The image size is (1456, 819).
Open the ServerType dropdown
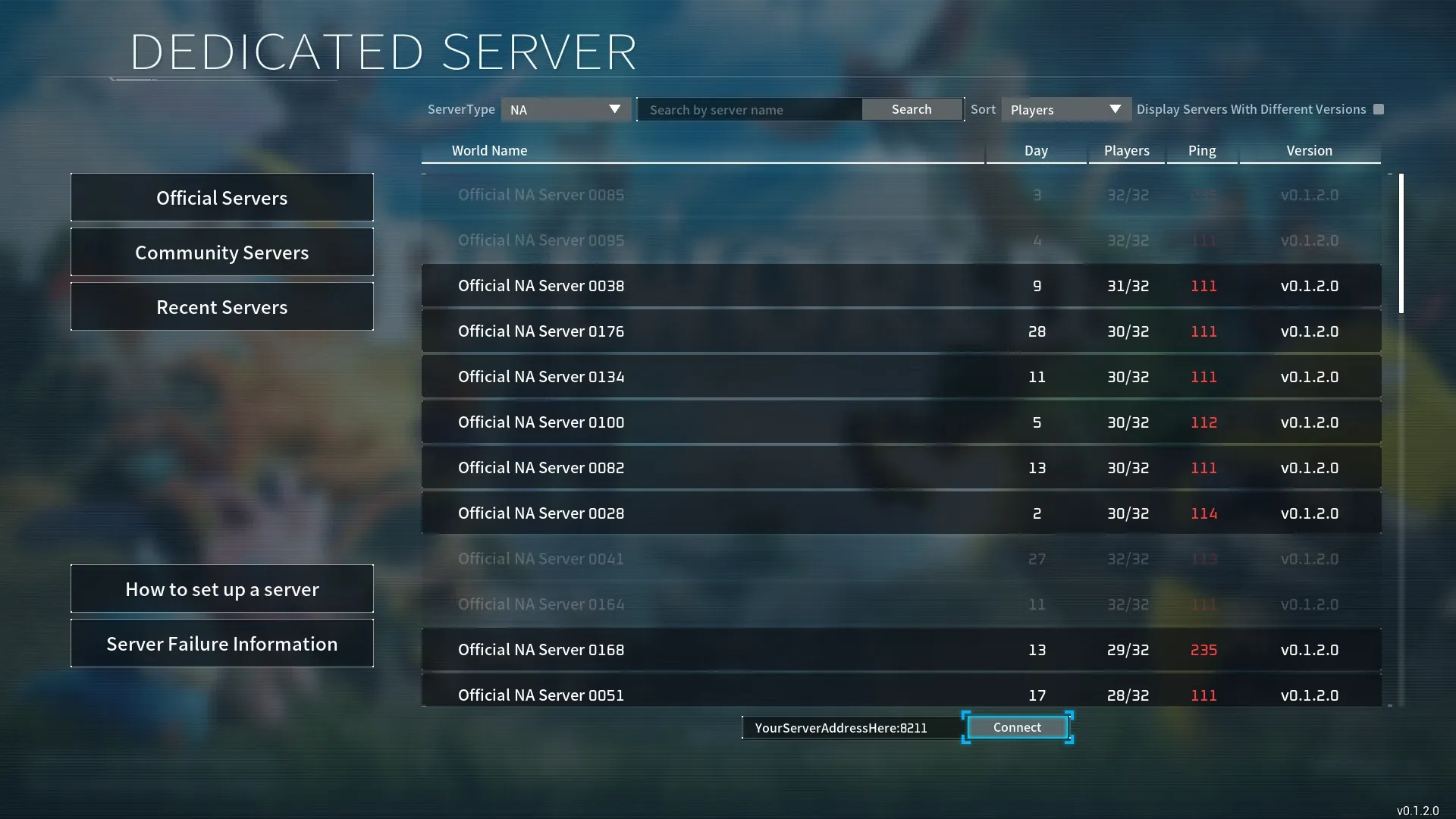click(x=566, y=109)
